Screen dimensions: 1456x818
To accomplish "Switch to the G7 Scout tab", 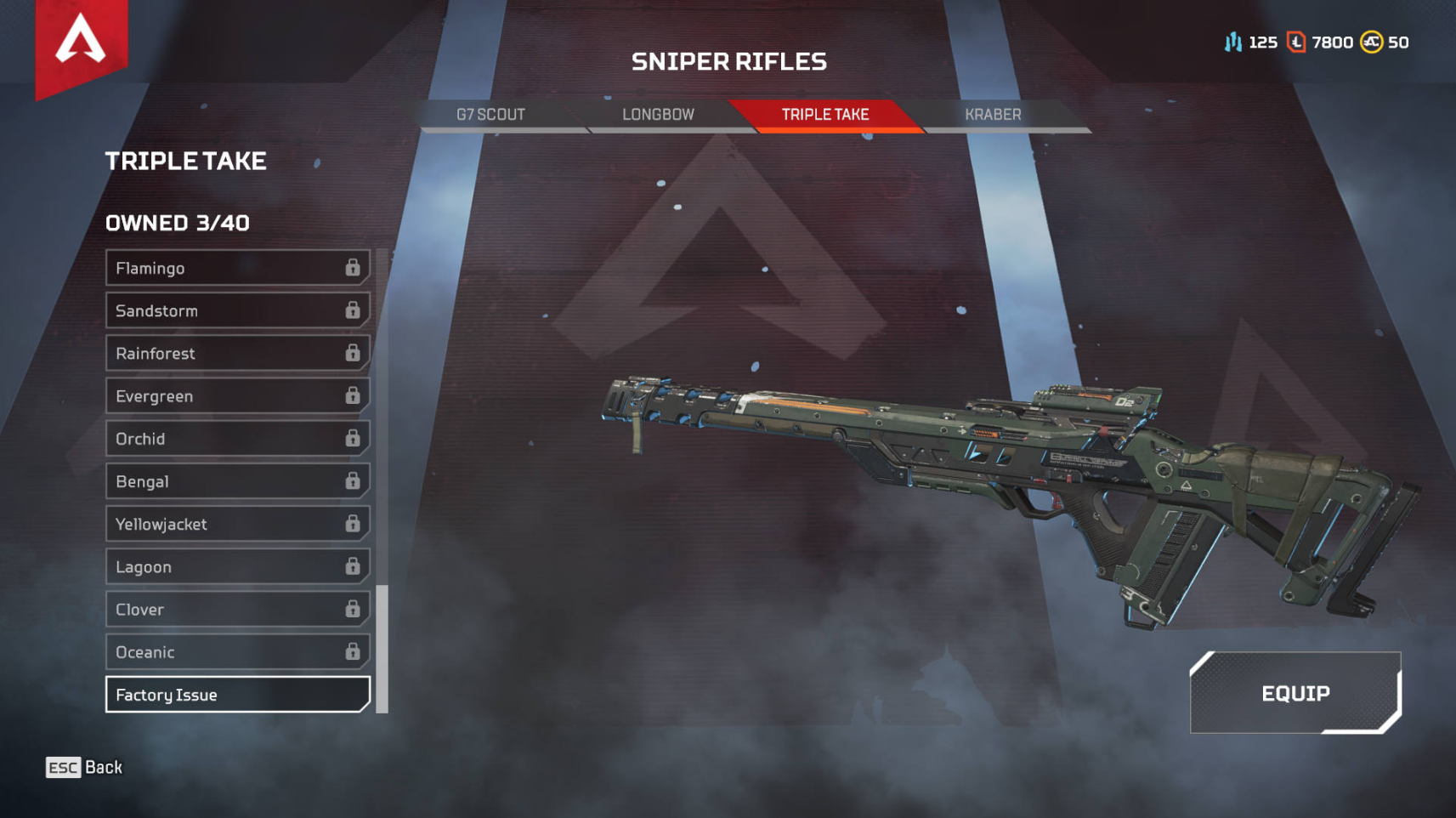I will (x=490, y=115).
